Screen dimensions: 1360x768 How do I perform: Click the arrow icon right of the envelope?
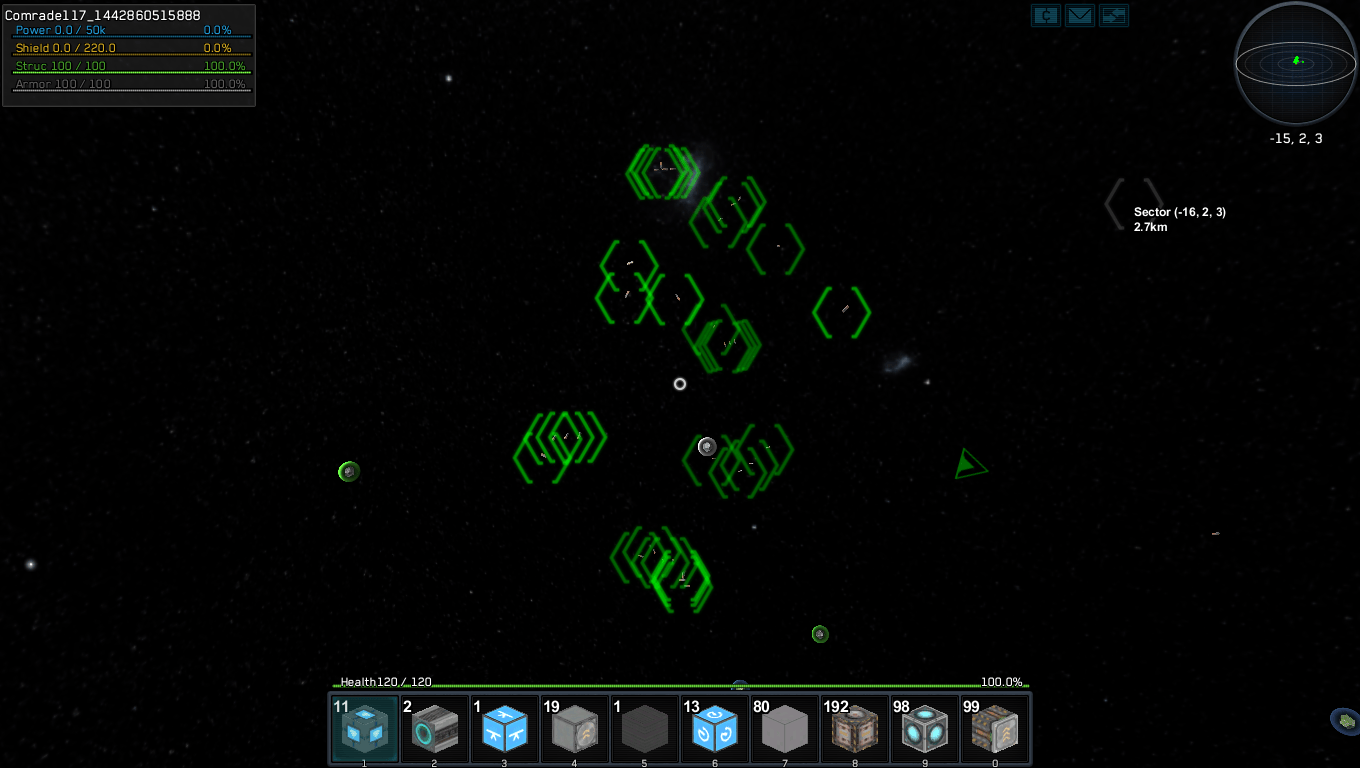click(x=1114, y=16)
